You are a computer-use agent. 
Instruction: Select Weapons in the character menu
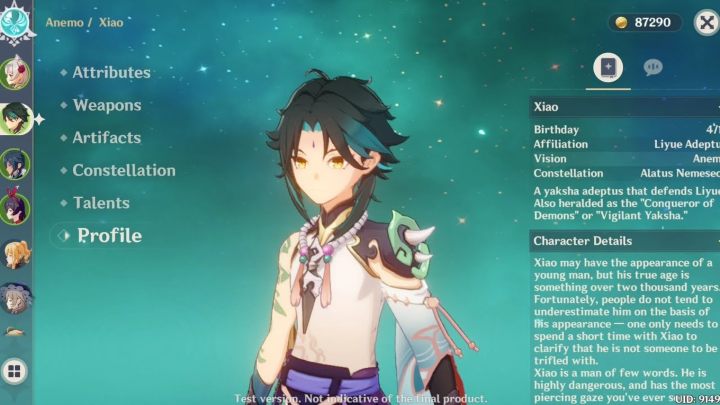click(x=106, y=105)
